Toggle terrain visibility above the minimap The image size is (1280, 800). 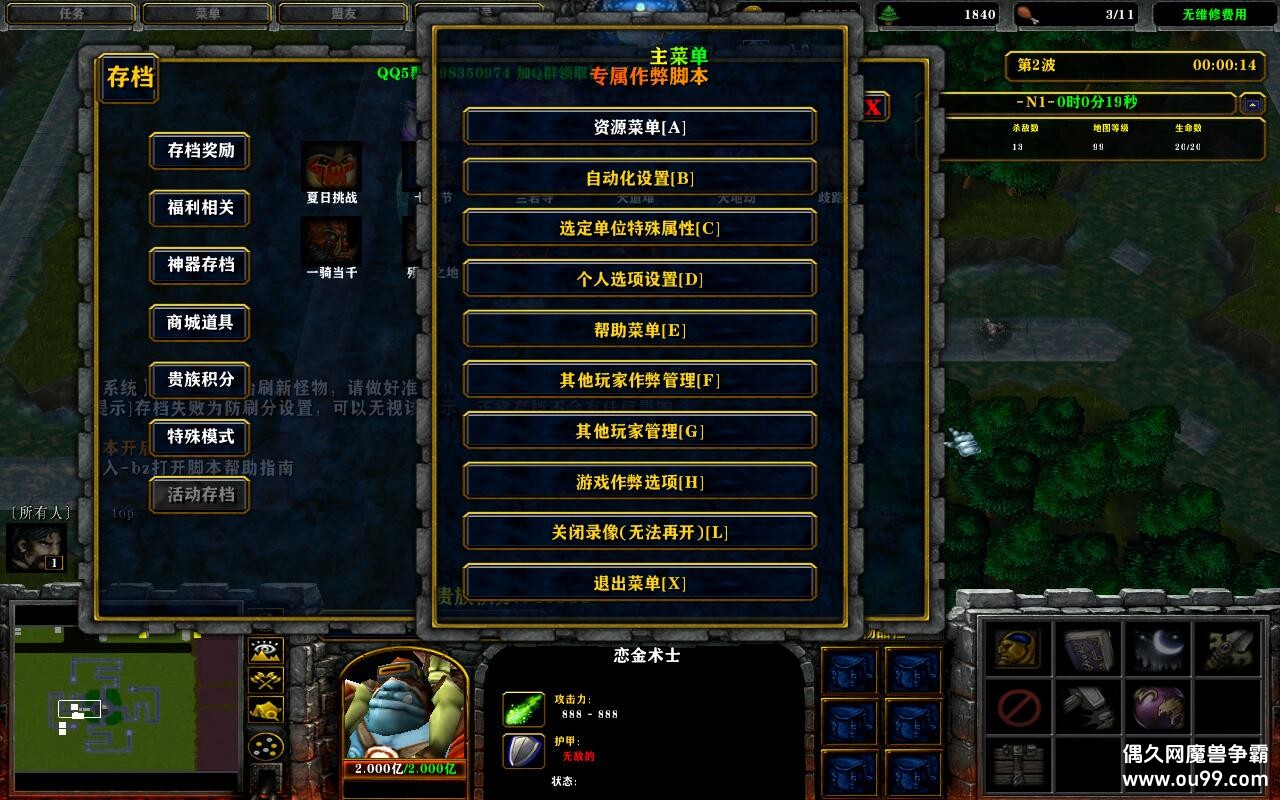tap(265, 650)
